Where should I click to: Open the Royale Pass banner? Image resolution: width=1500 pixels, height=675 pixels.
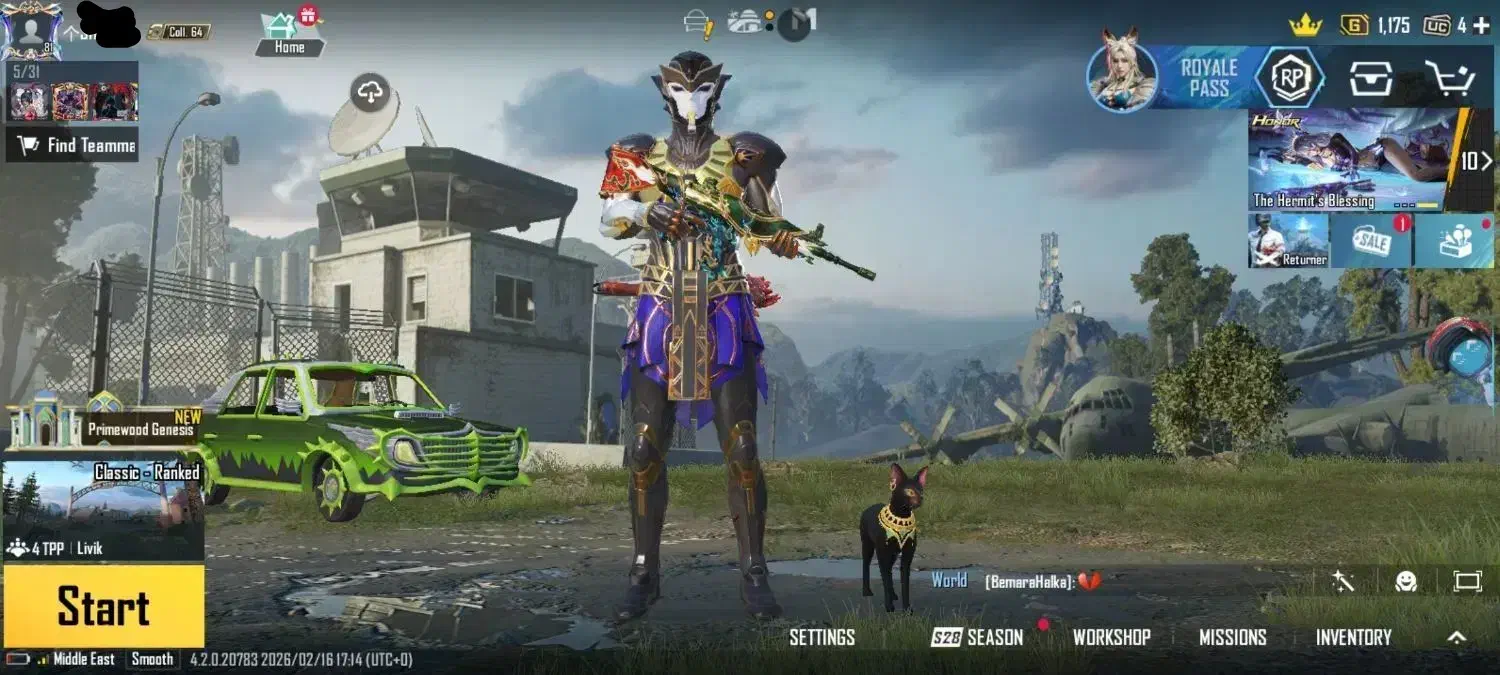point(1208,77)
